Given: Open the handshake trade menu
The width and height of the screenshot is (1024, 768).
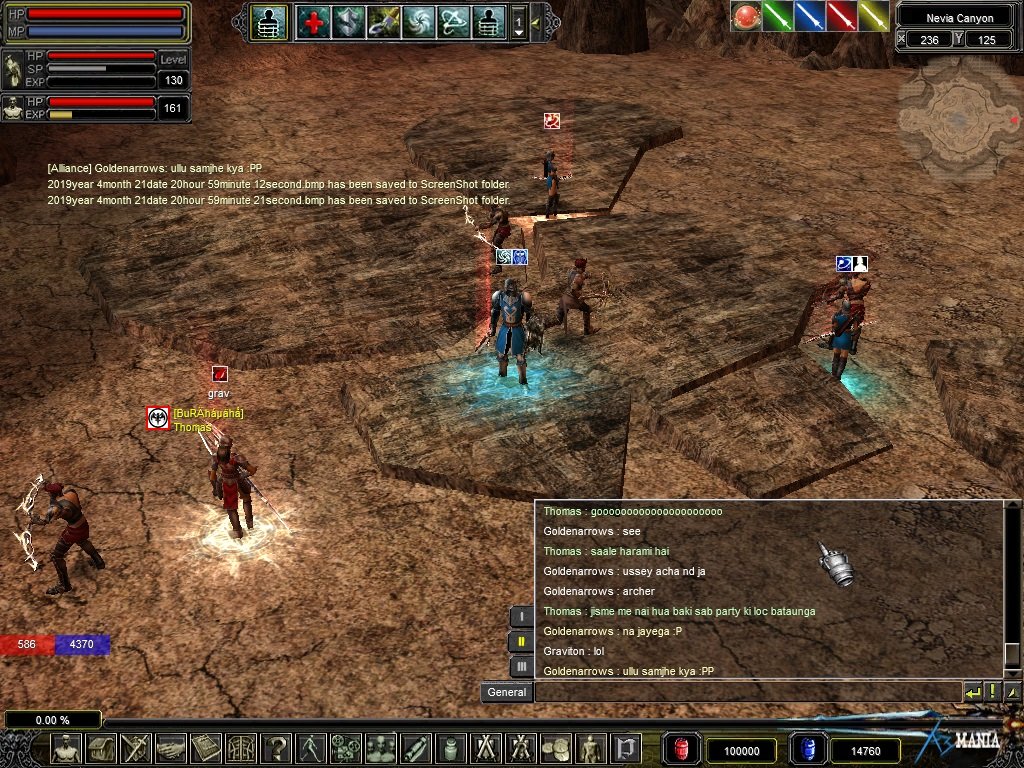Looking at the screenshot, I should [171, 748].
